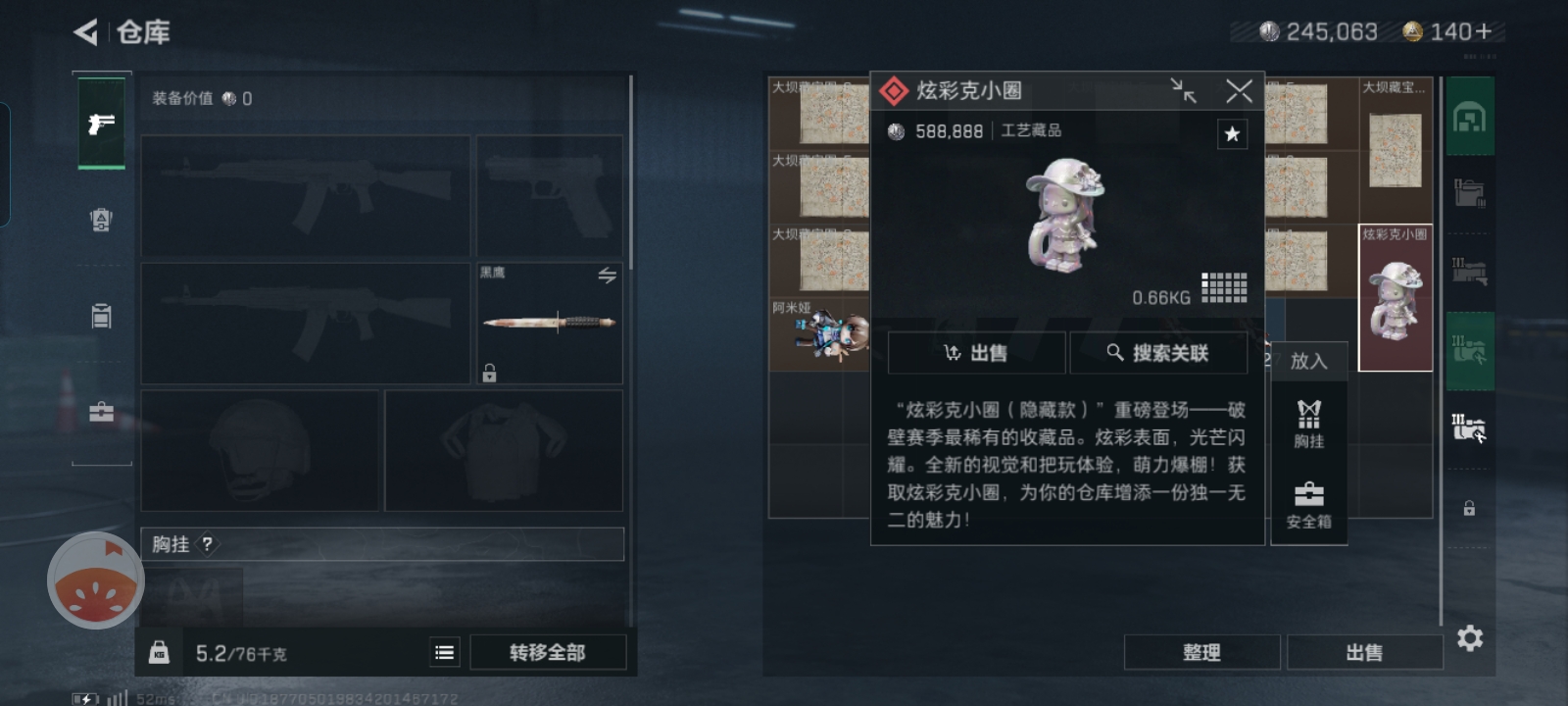The image size is (1568, 706).
Task: Select the 炫彩克小圈 figurine in warehouse
Action: pyautogui.click(x=1396, y=298)
